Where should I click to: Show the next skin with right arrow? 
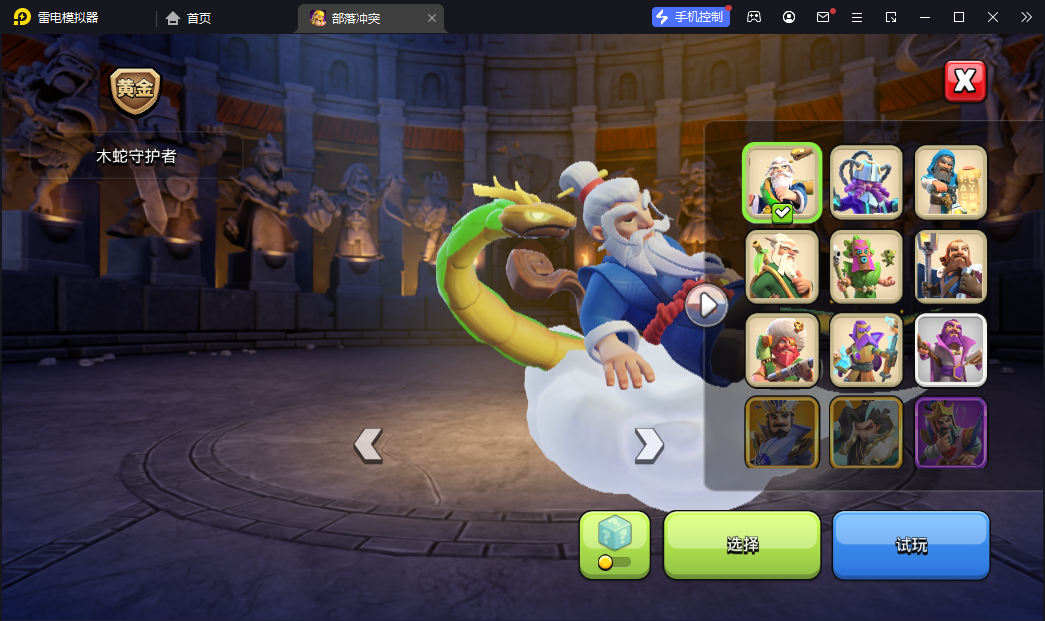[649, 444]
